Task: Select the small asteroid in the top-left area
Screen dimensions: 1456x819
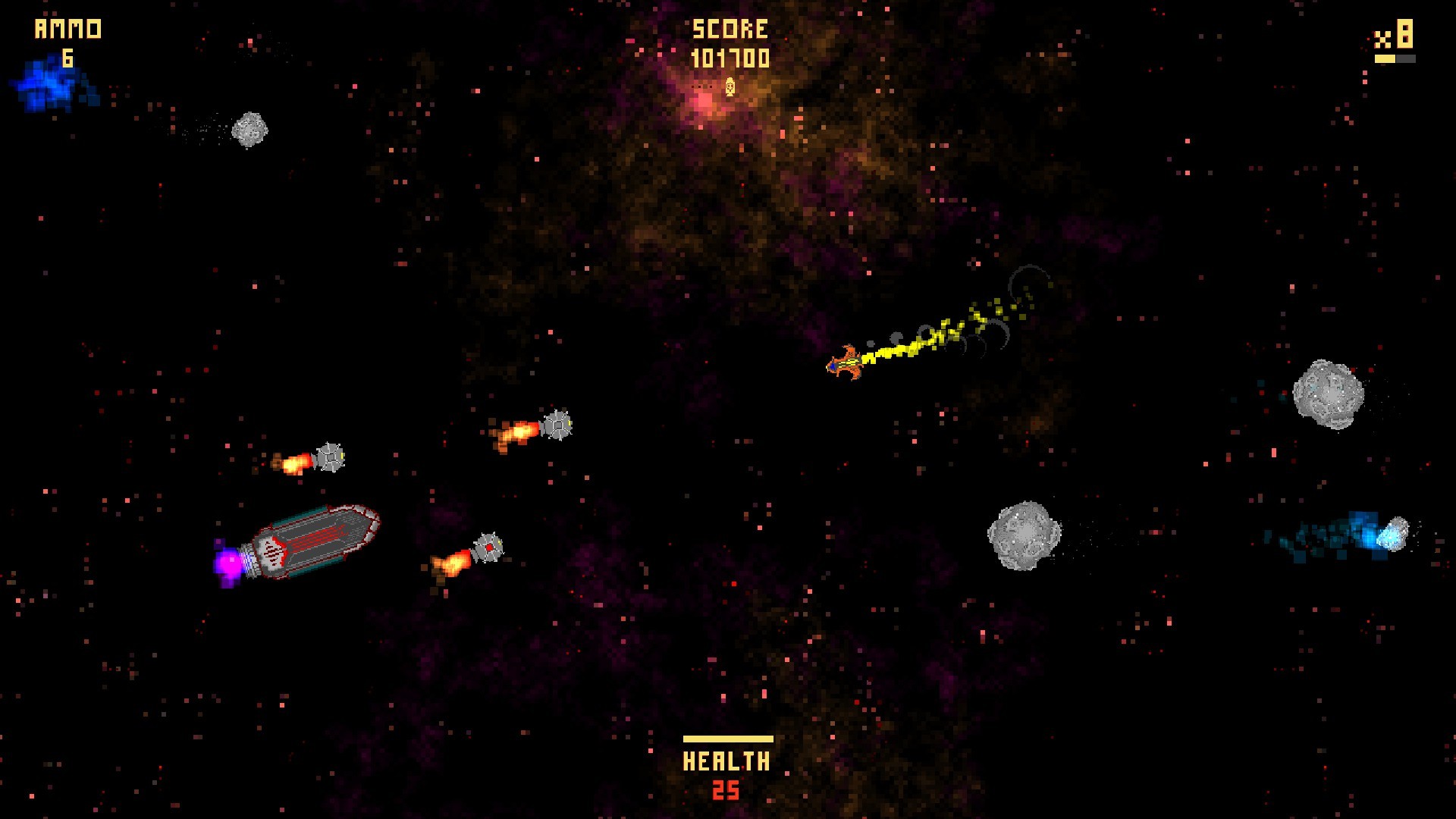Action: coord(250,130)
